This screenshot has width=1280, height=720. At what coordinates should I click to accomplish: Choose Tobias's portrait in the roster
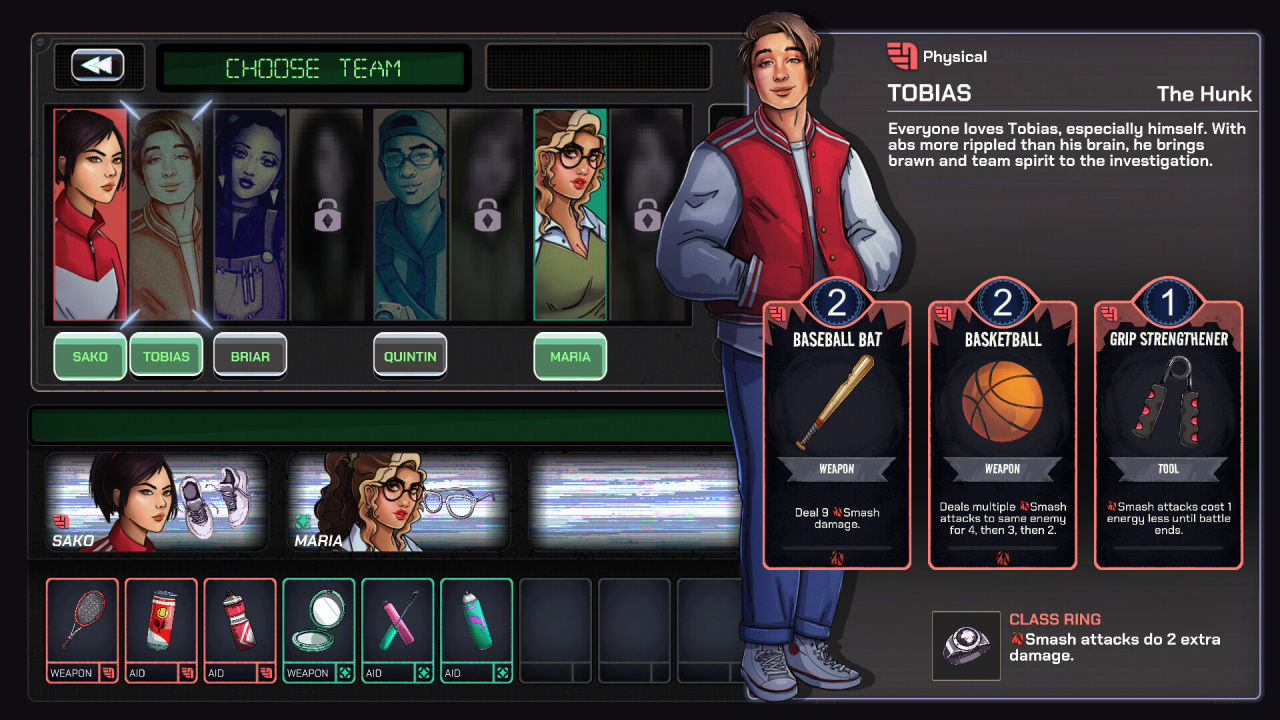[166, 214]
